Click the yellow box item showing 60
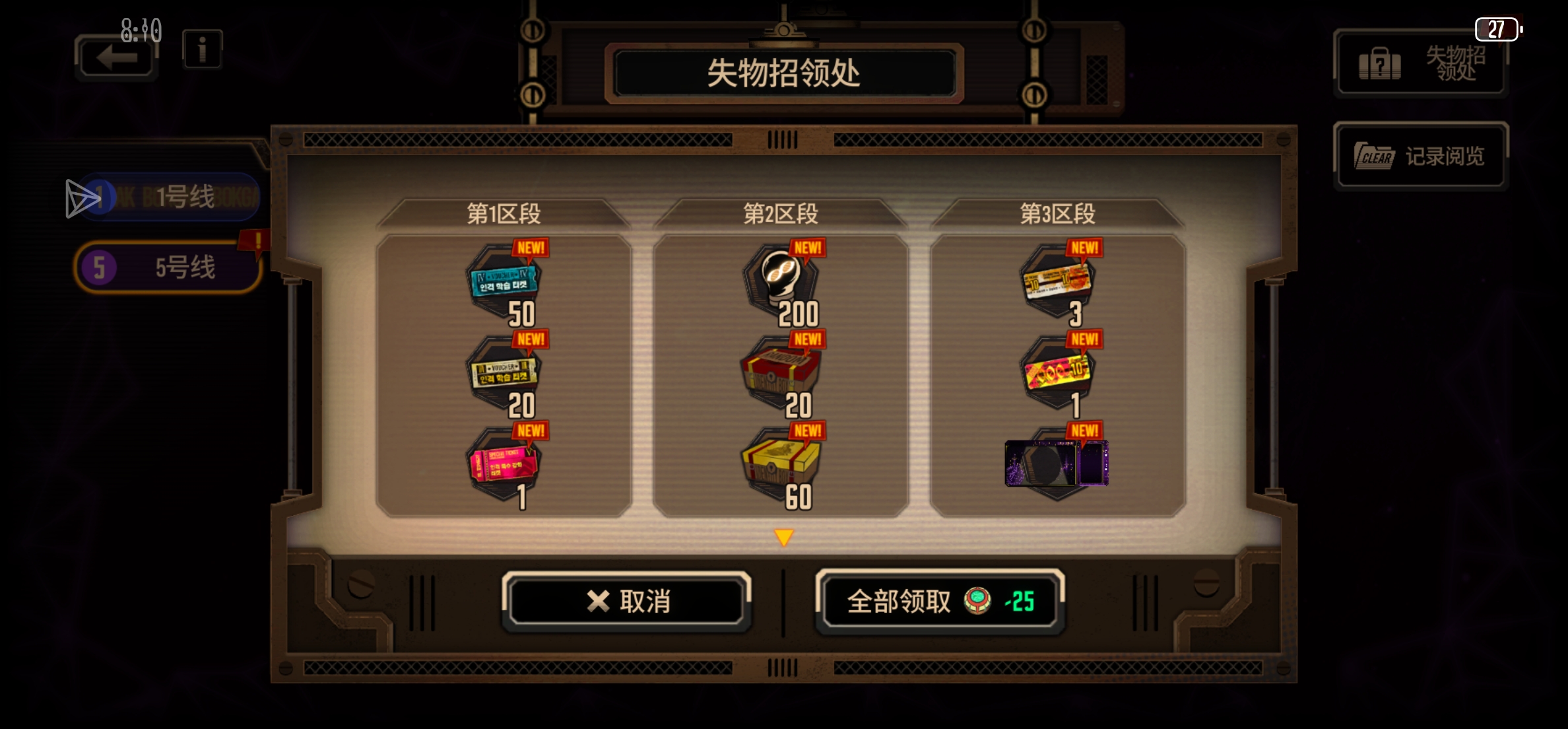 781,462
